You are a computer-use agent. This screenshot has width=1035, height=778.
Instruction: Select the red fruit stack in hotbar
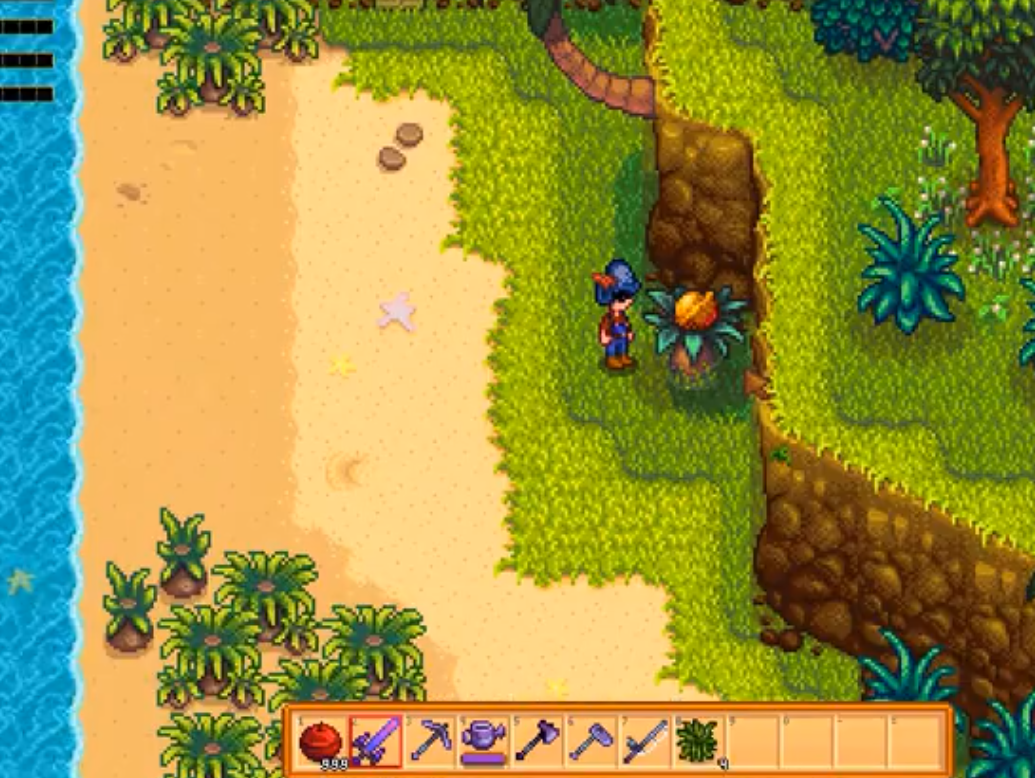[321, 743]
